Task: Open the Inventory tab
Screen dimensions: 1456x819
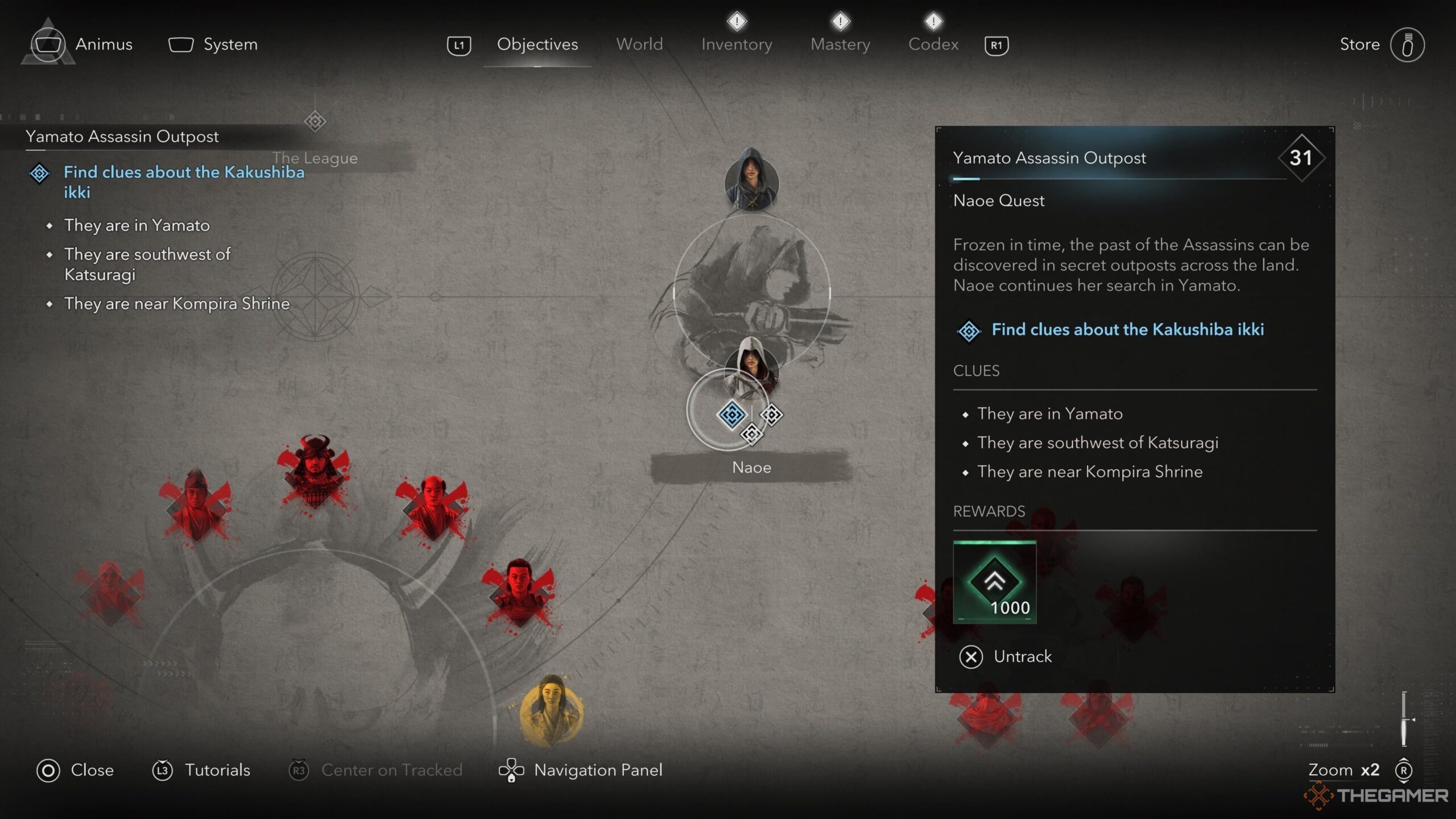Action: [x=736, y=44]
